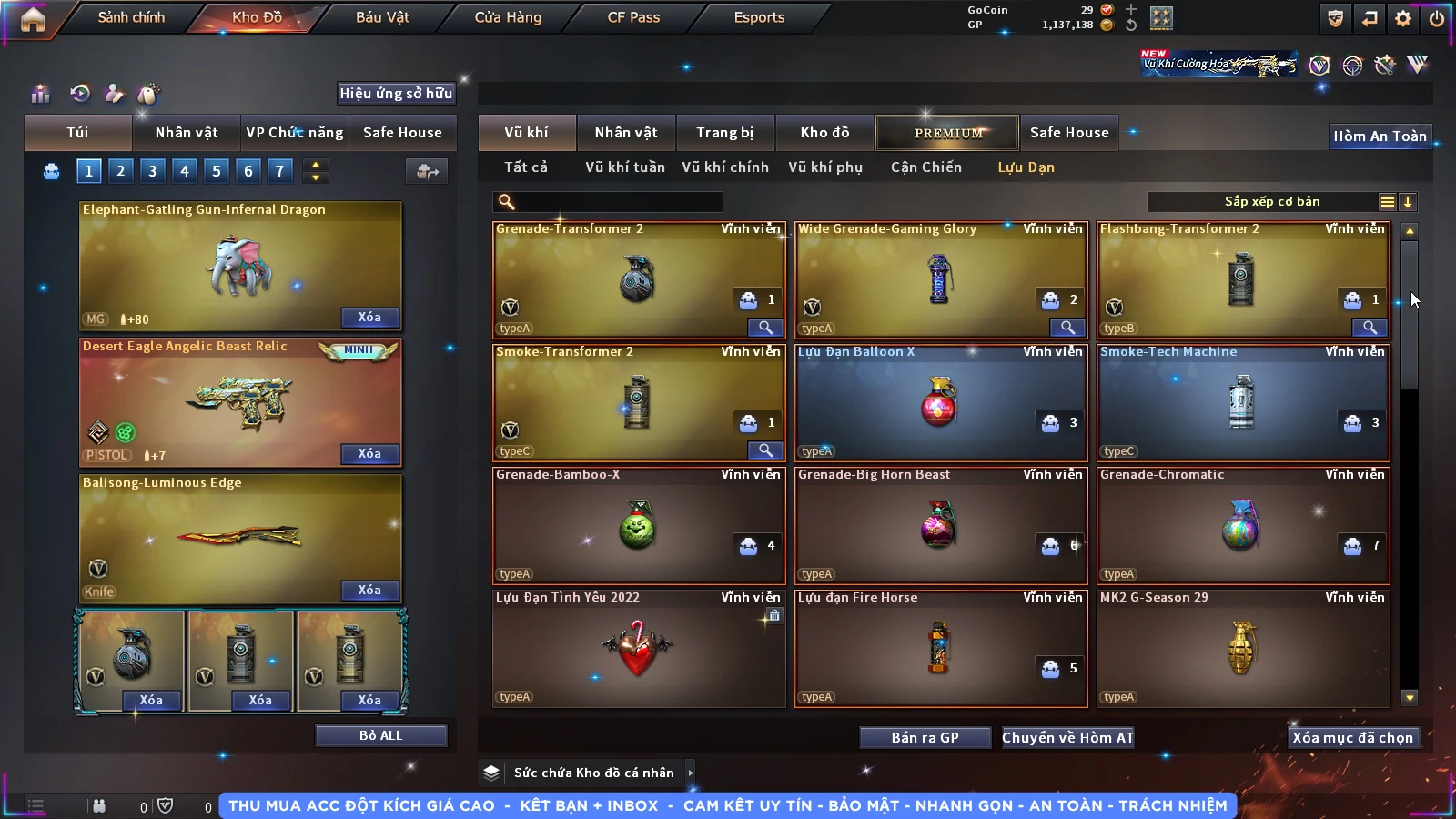Open the CF Pass menu

[633, 17]
